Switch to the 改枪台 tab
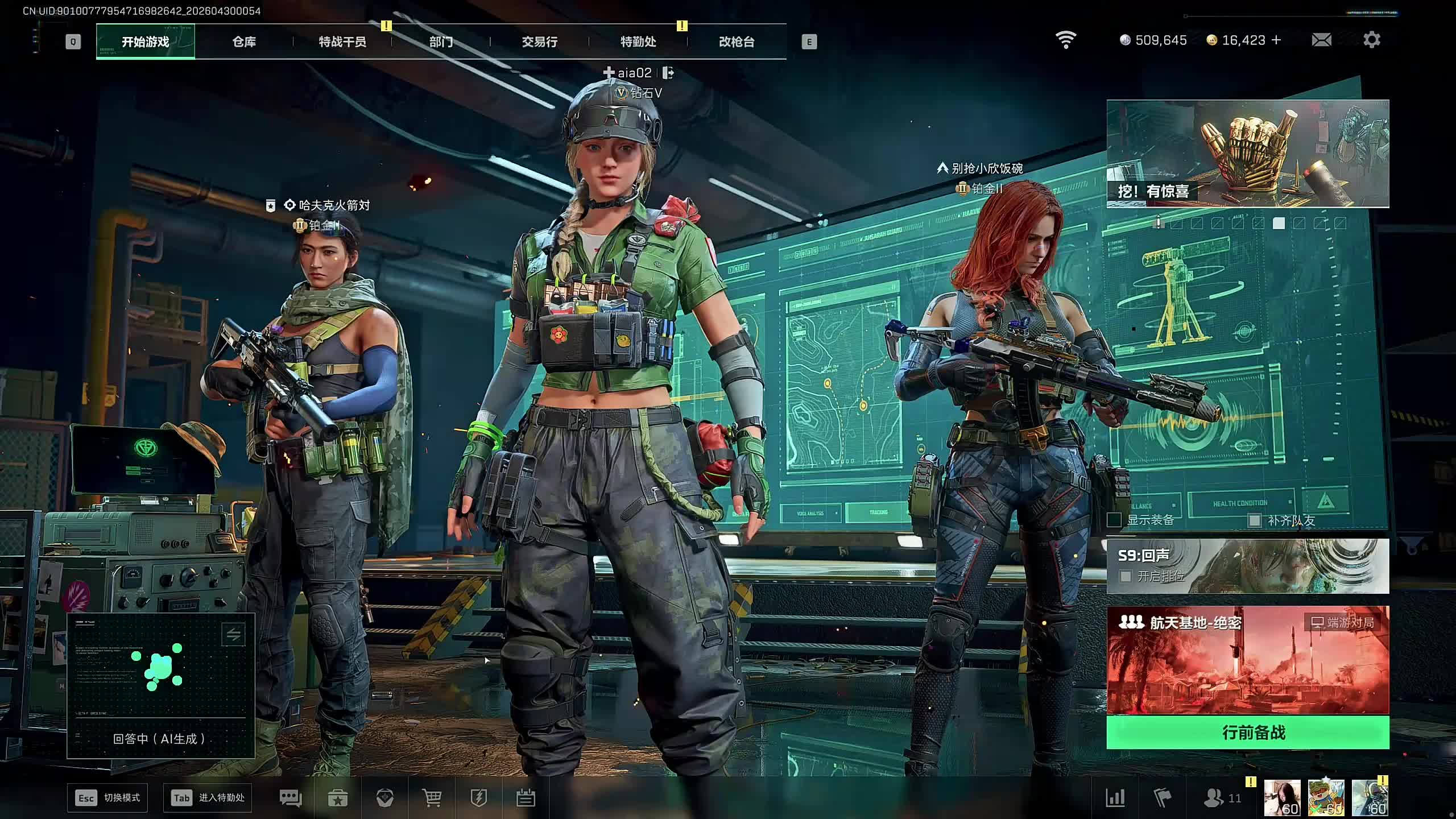 [737, 42]
